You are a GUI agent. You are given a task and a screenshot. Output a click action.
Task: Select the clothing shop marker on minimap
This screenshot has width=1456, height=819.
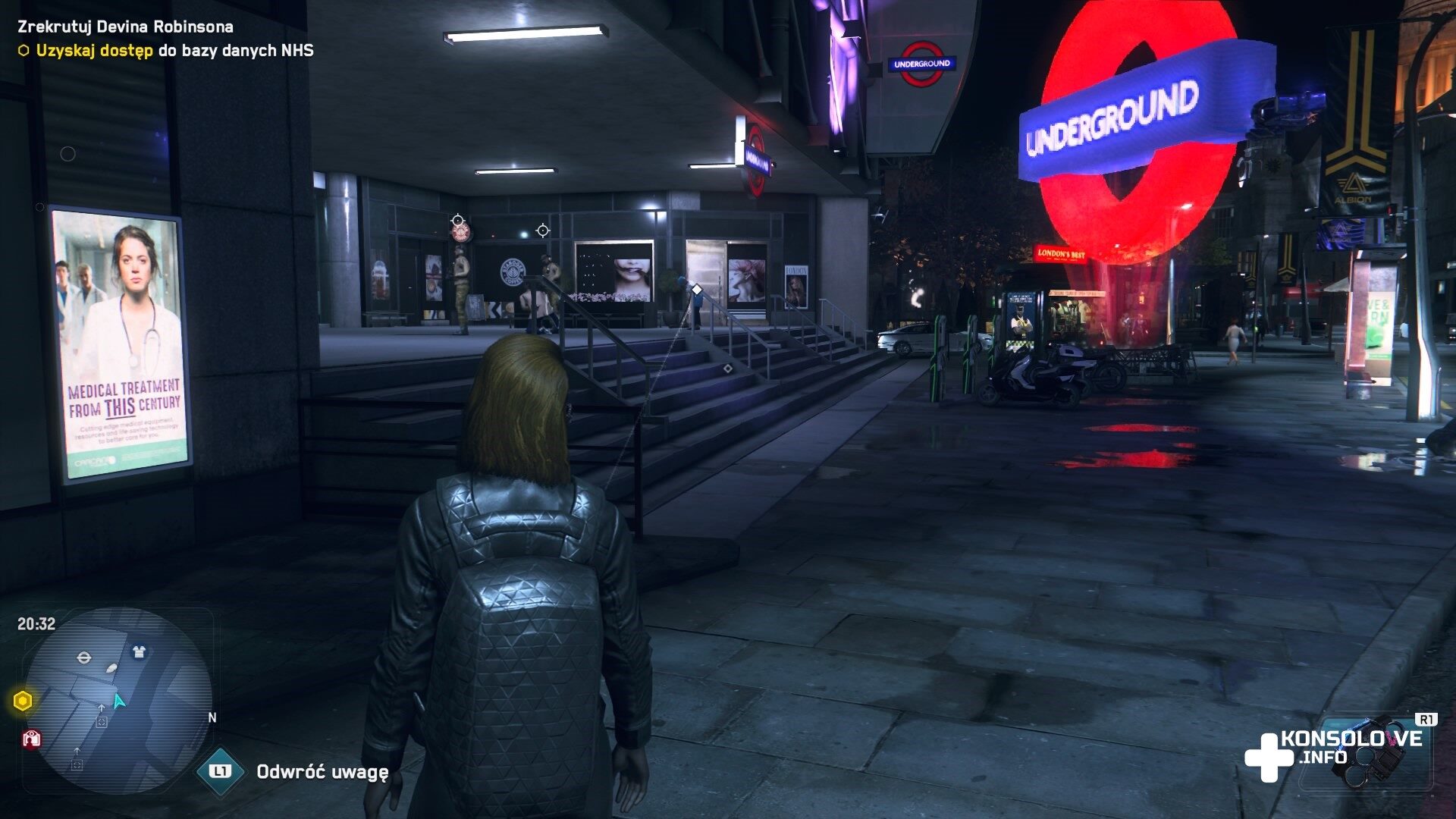coord(139,651)
